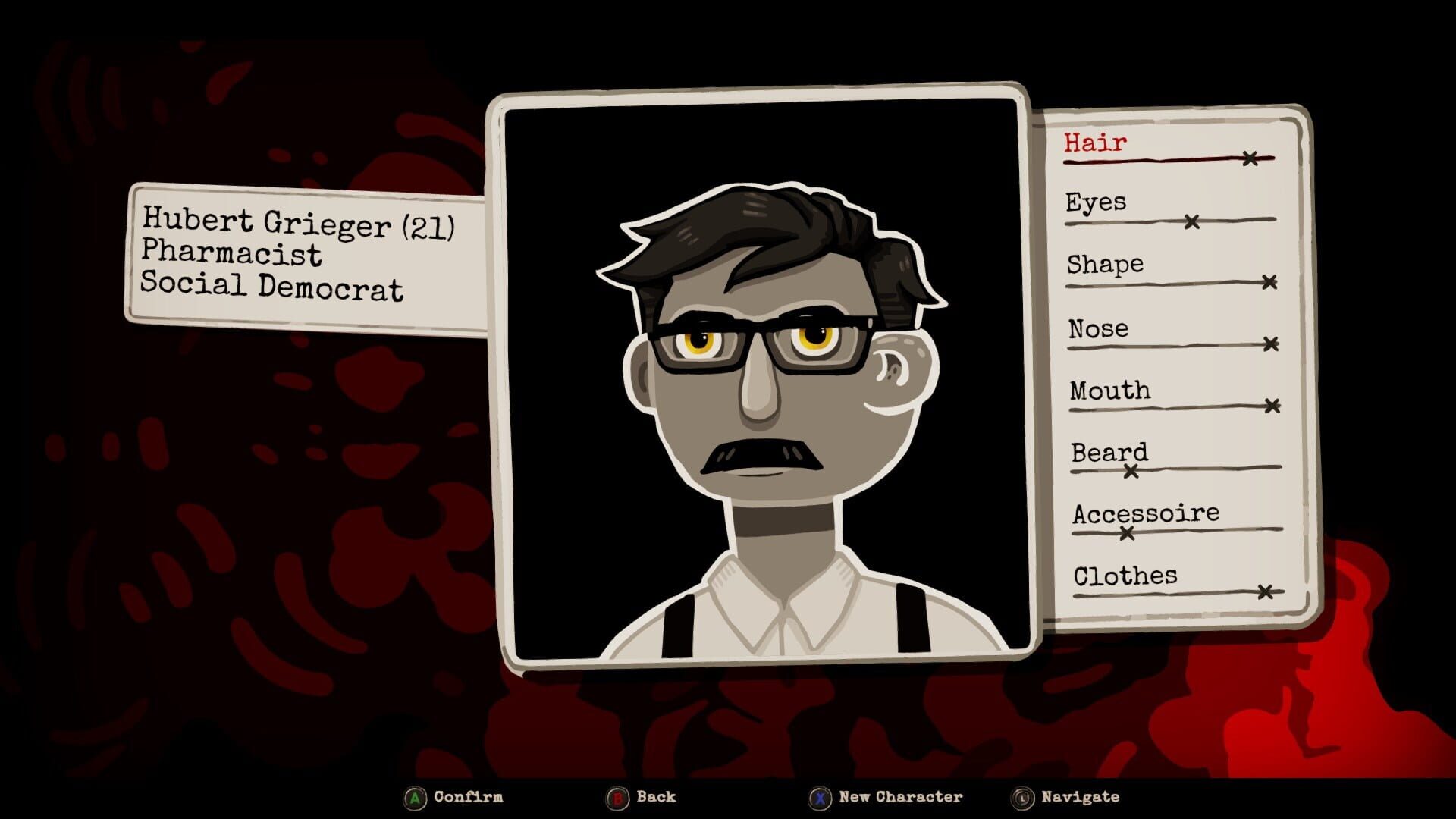Adjust the Accessoire slider marker
1456x819 pixels.
1126,533
